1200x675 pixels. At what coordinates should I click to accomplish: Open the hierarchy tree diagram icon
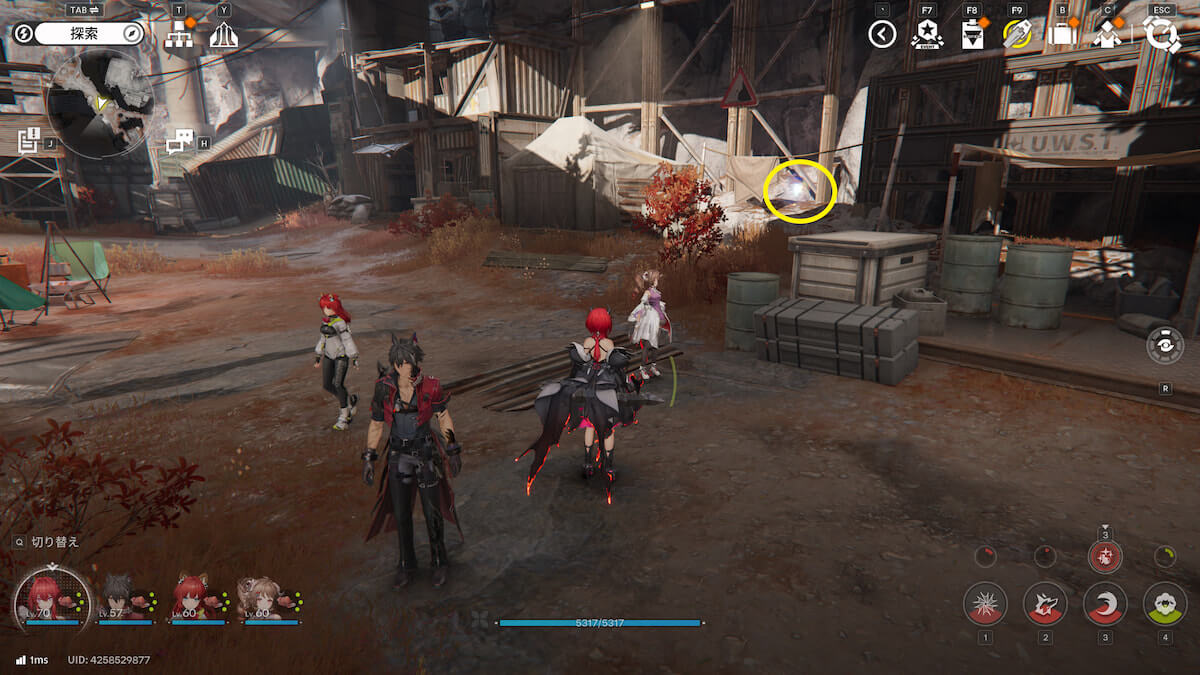tap(181, 36)
